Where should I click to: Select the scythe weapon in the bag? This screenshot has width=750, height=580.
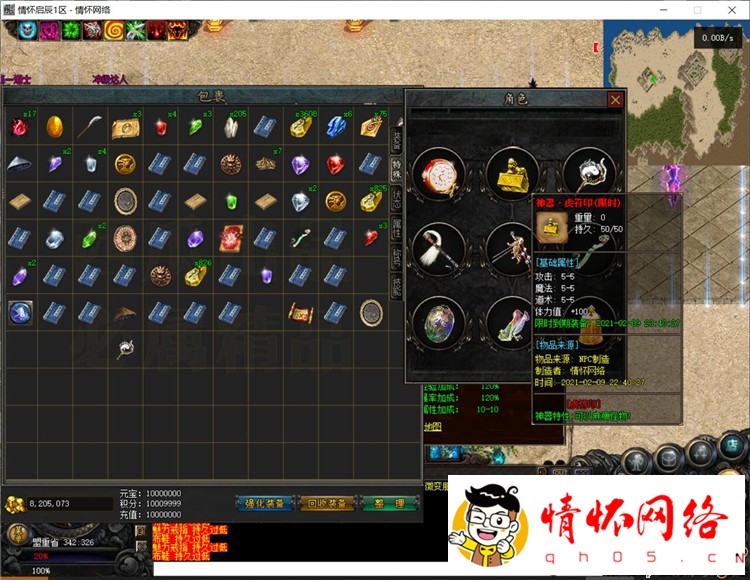point(91,127)
